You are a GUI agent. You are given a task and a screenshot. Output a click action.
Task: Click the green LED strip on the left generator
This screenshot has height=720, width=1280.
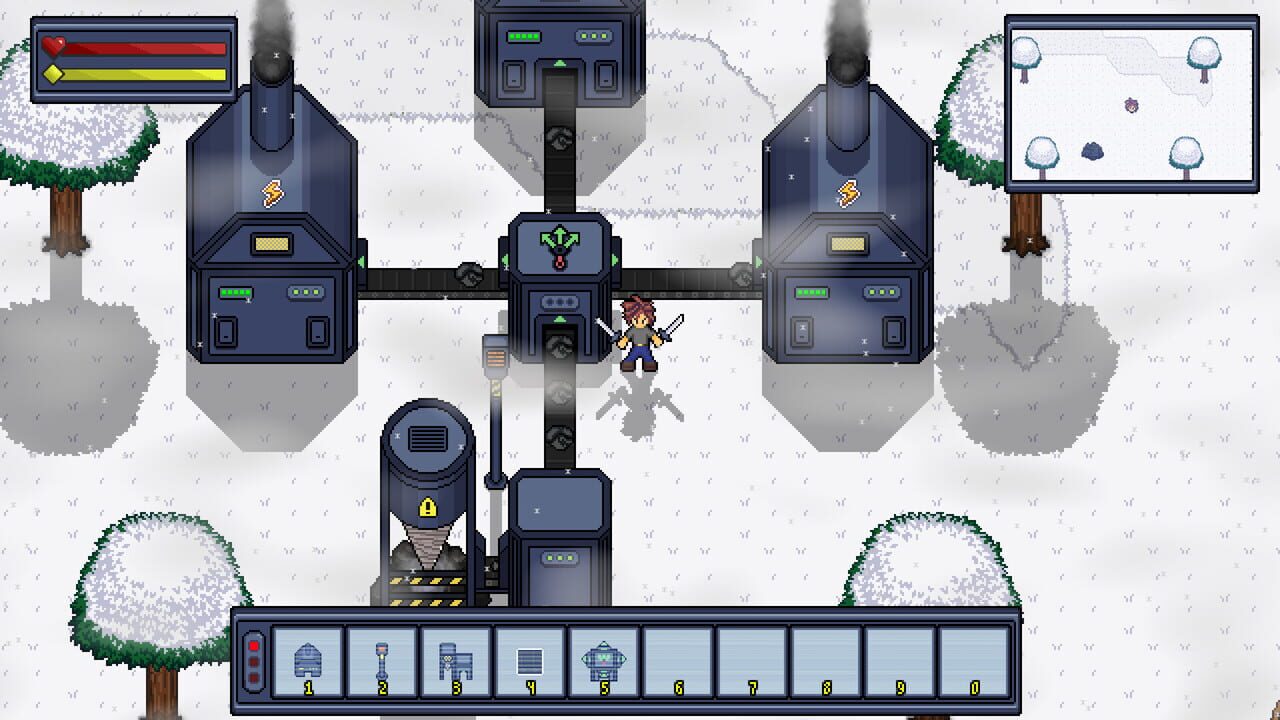(235, 291)
